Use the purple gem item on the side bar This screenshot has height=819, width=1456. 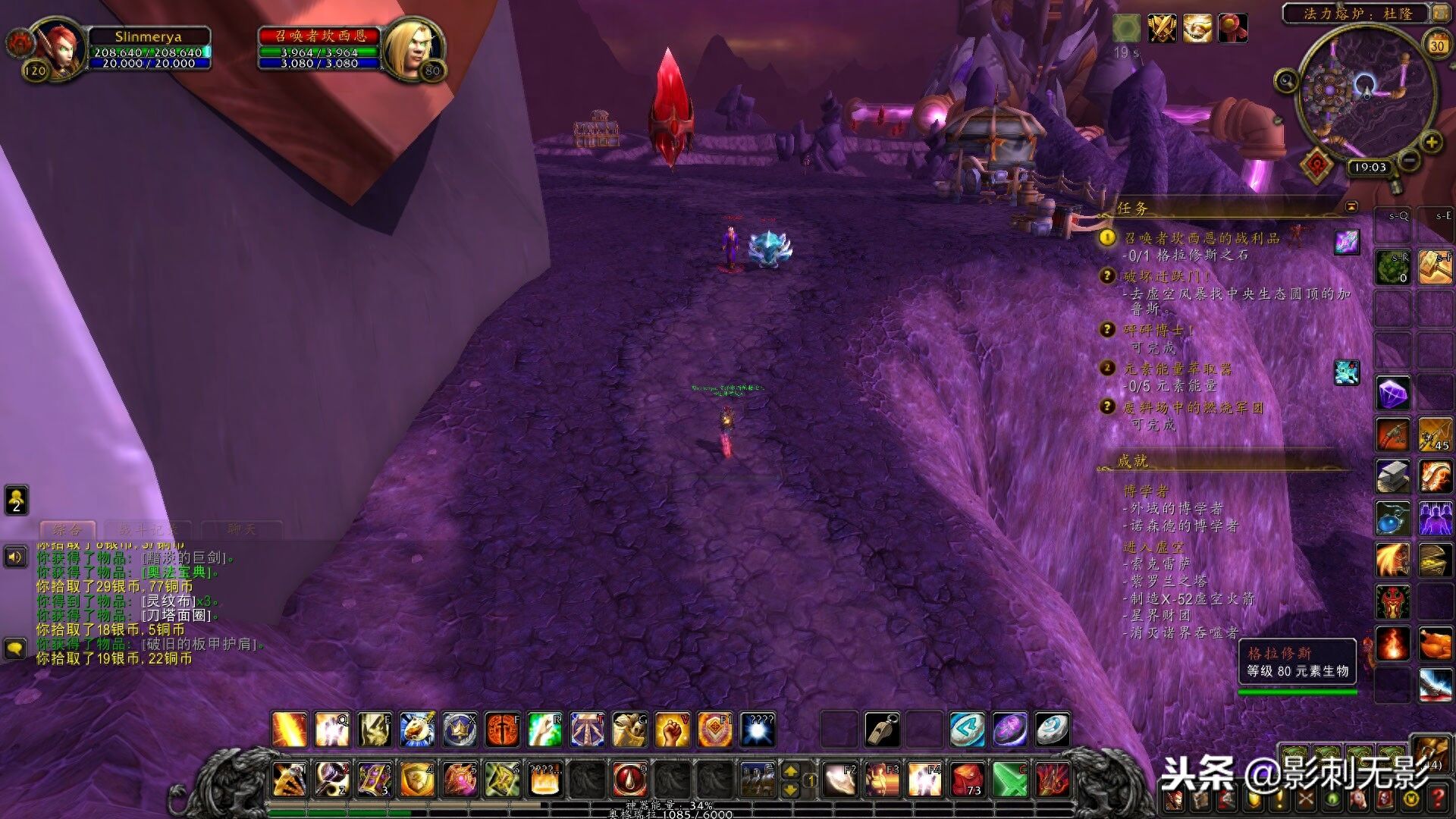coord(1393,394)
